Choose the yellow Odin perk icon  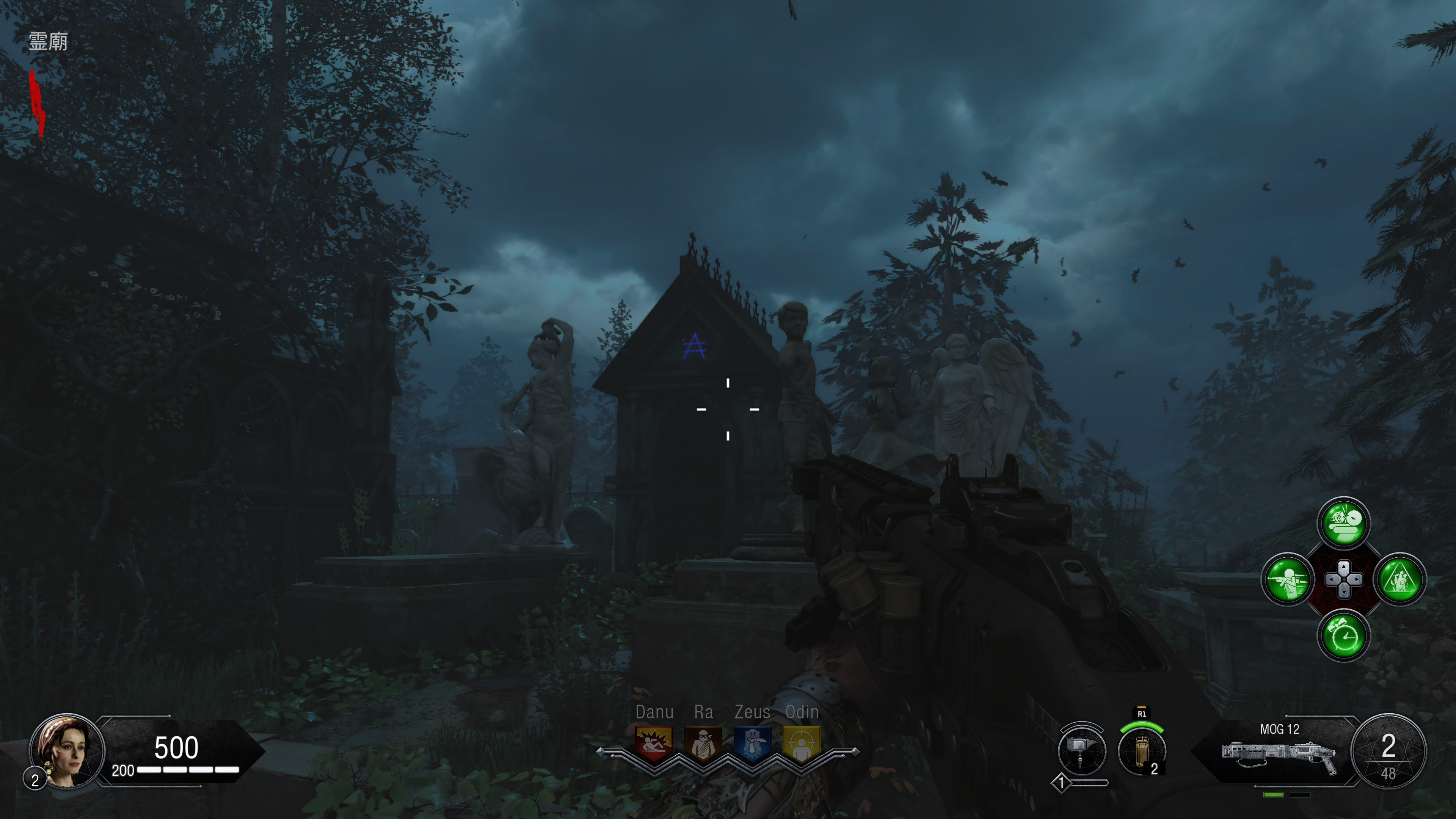coord(801,743)
